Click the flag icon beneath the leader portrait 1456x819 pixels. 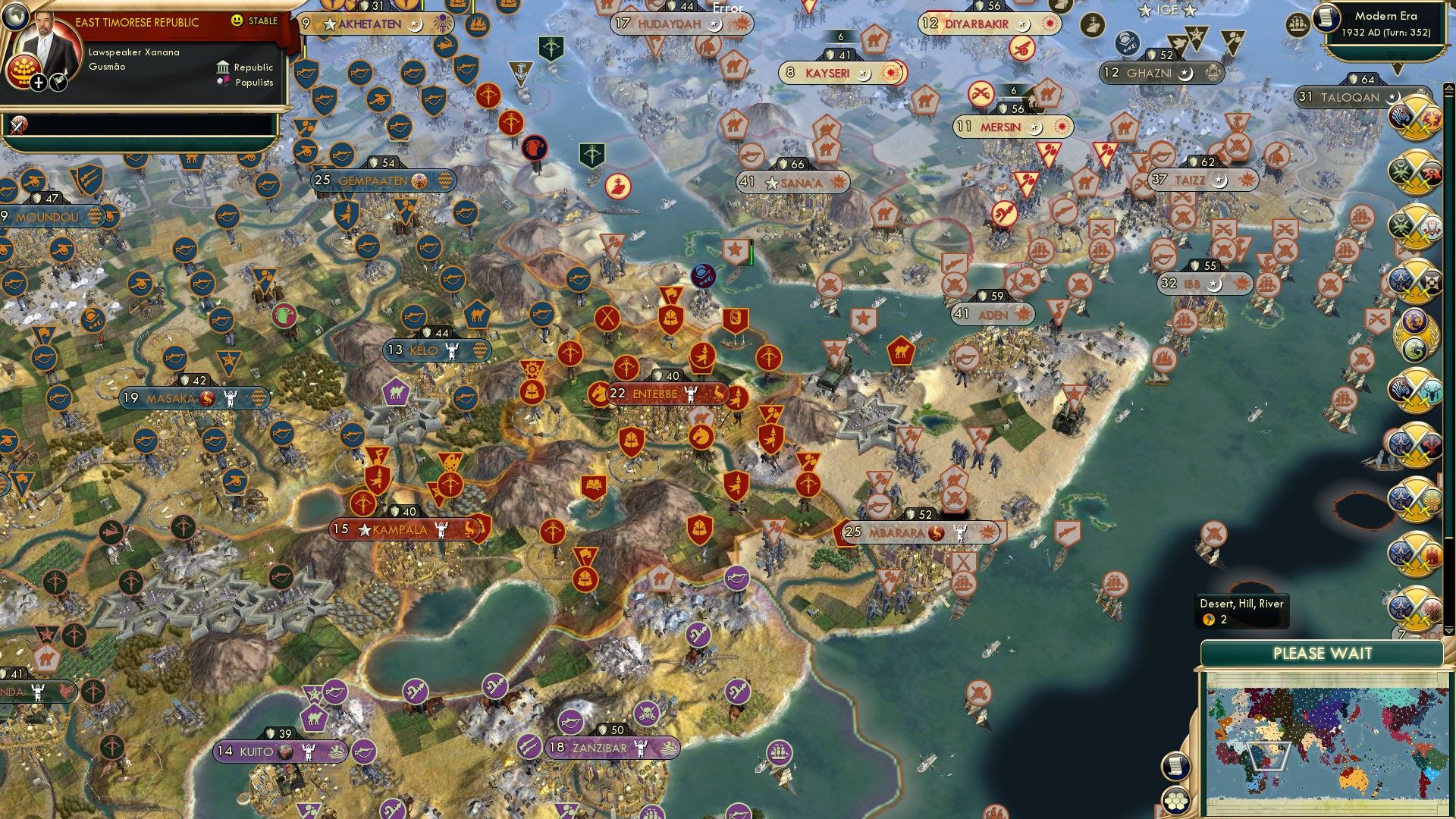coord(58,82)
